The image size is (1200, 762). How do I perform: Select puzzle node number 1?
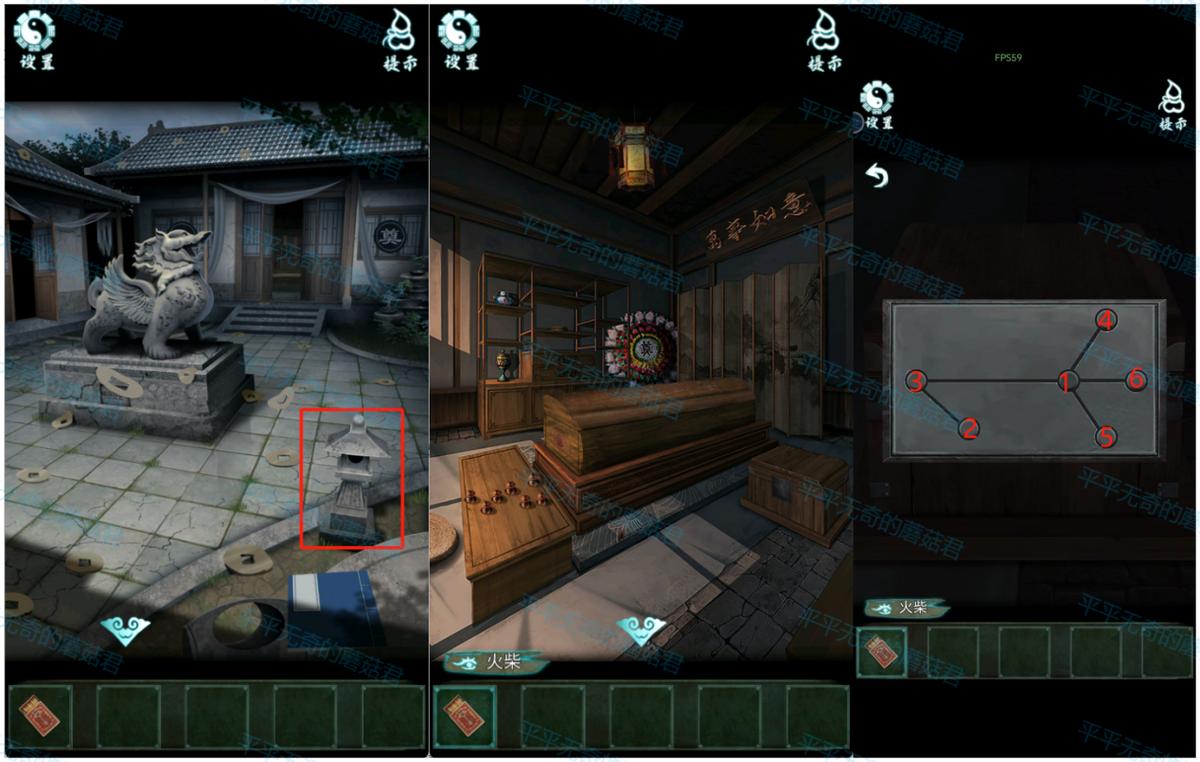point(1068,381)
